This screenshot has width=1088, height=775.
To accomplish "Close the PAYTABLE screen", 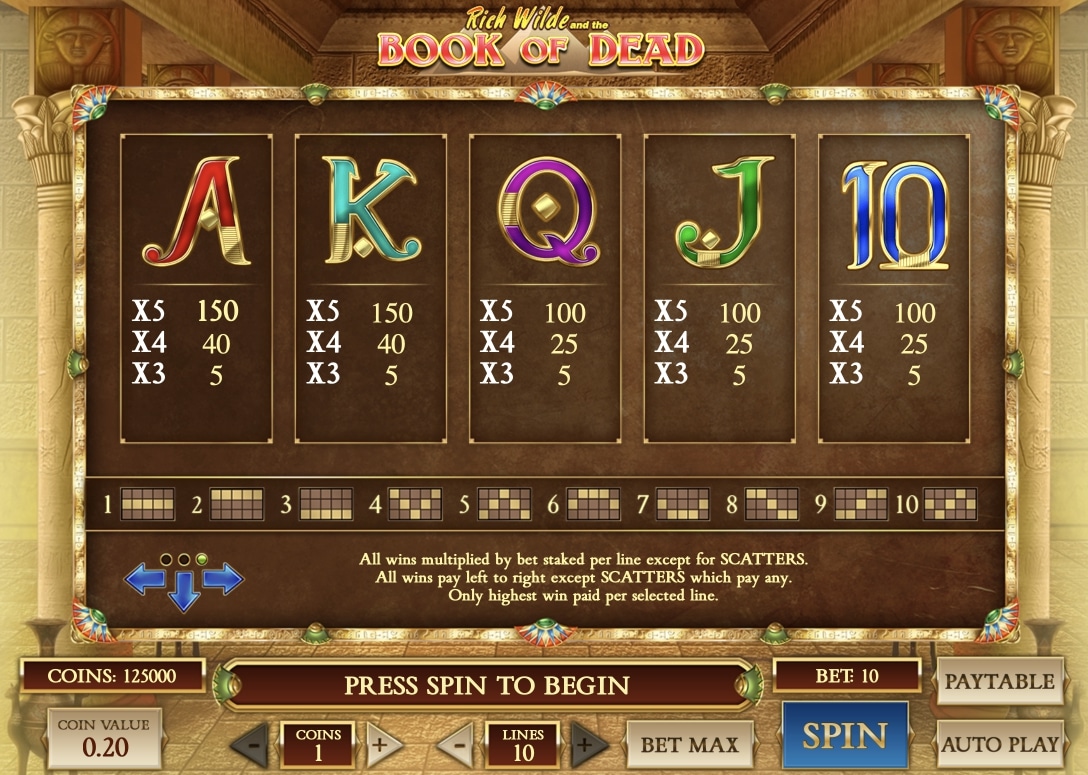I will point(999,682).
